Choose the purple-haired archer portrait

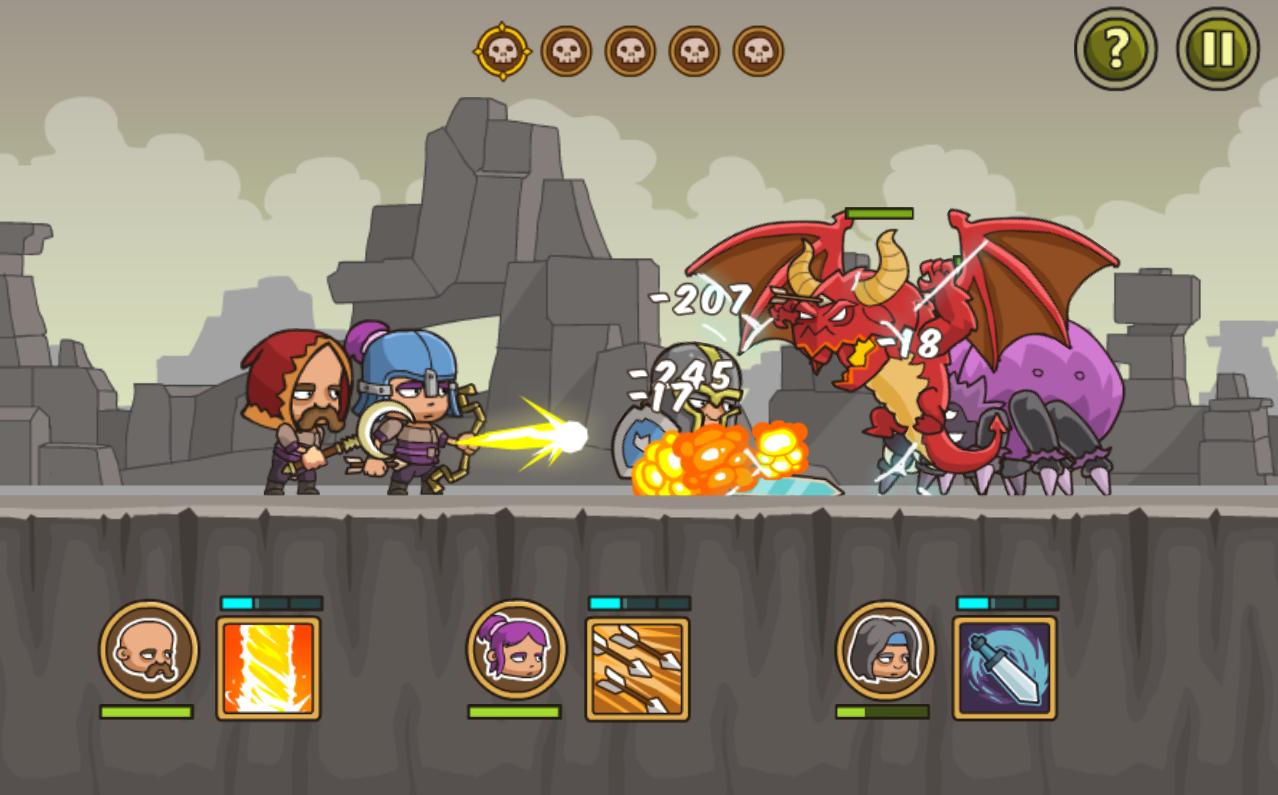click(x=516, y=649)
